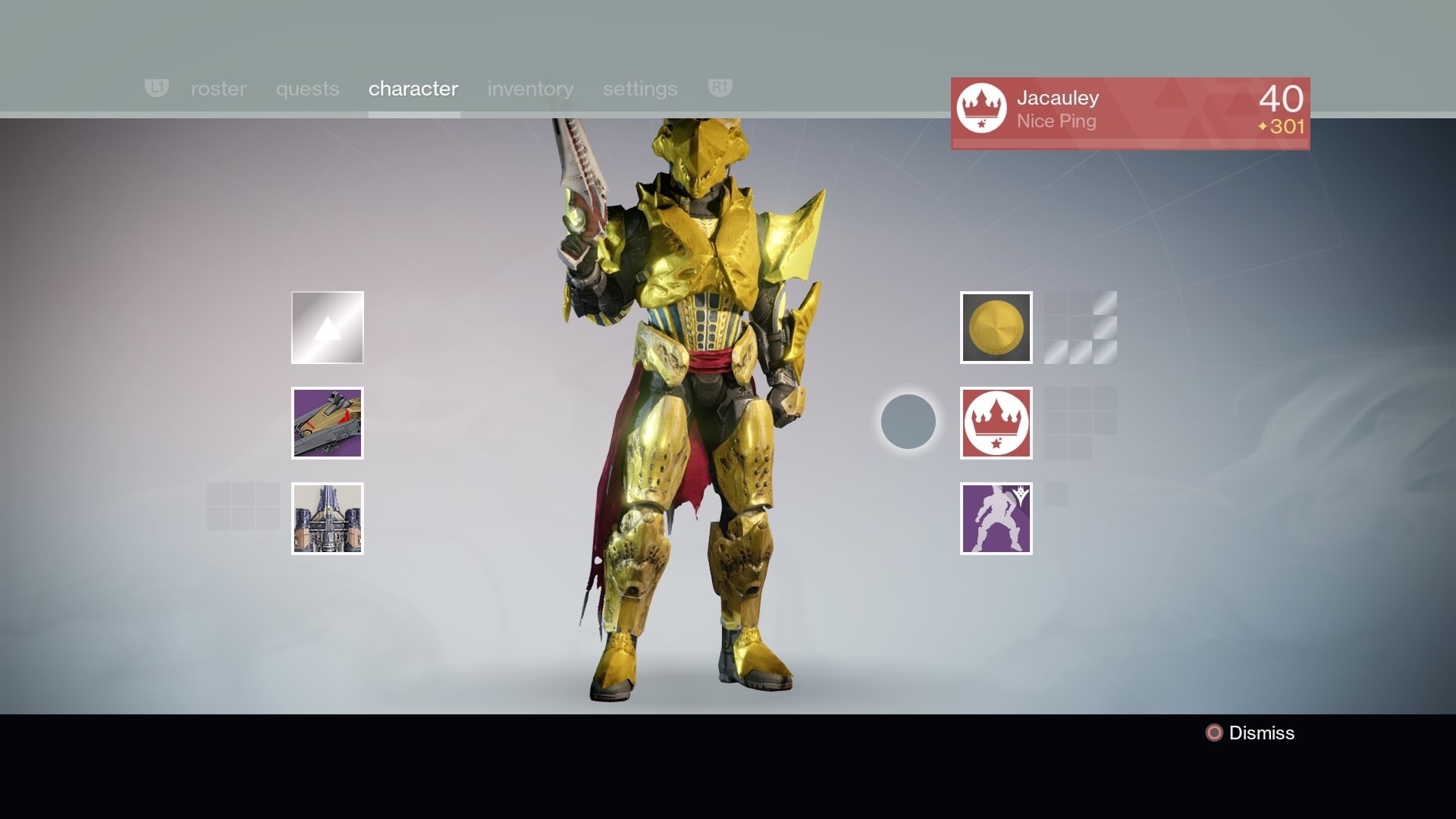Switch to the quests tab
Screen dimensions: 1456x819
coord(306,89)
